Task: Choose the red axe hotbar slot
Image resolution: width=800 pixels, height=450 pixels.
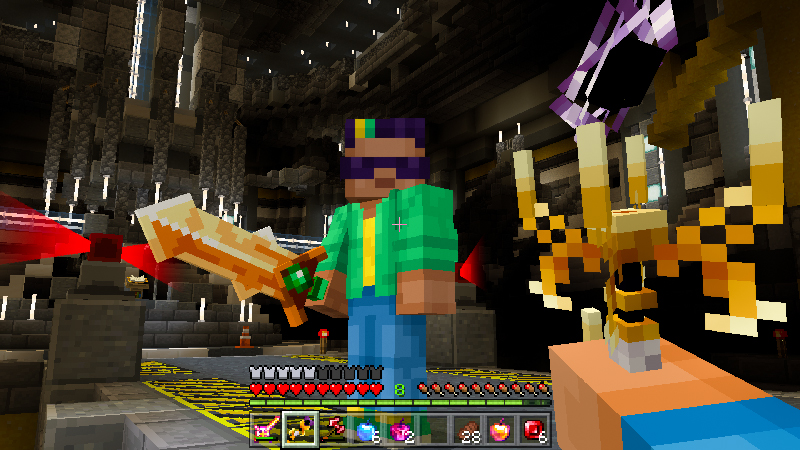Action: click(x=333, y=429)
